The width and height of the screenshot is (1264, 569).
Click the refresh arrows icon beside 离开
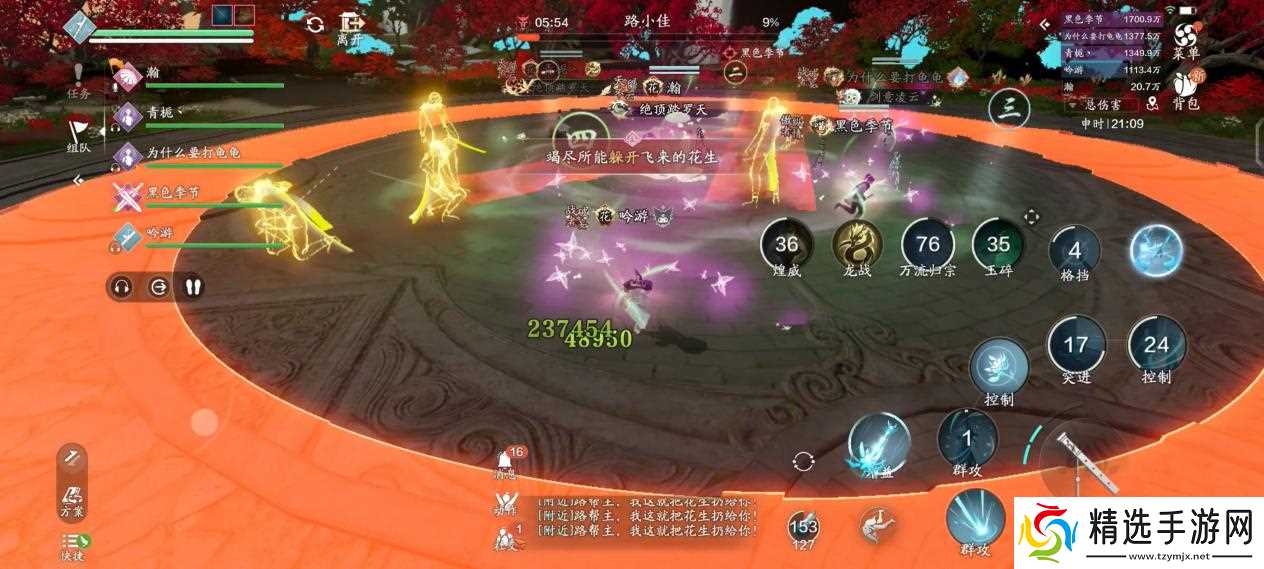(315, 25)
